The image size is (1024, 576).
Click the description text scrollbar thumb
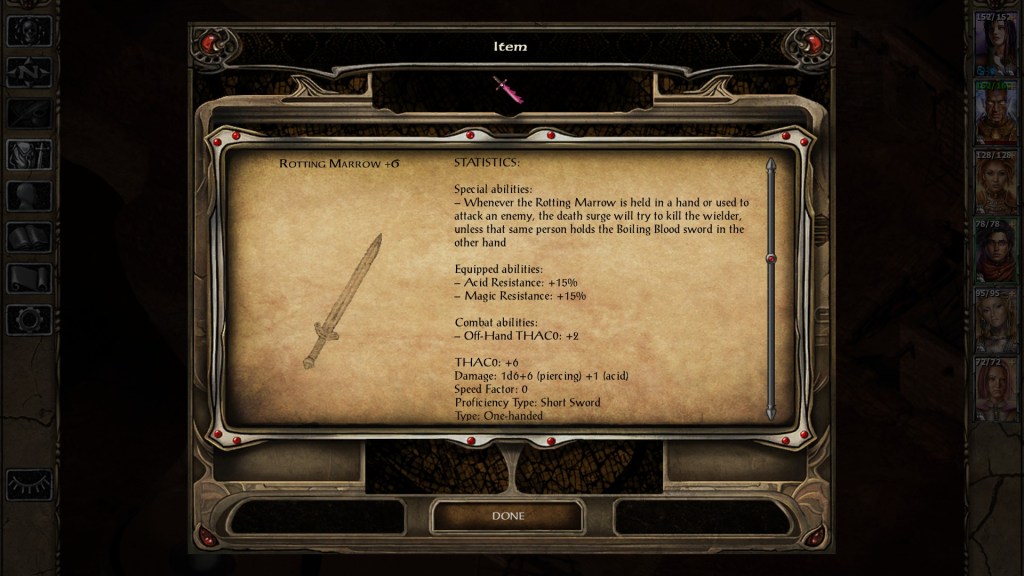(x=770, y=259)
